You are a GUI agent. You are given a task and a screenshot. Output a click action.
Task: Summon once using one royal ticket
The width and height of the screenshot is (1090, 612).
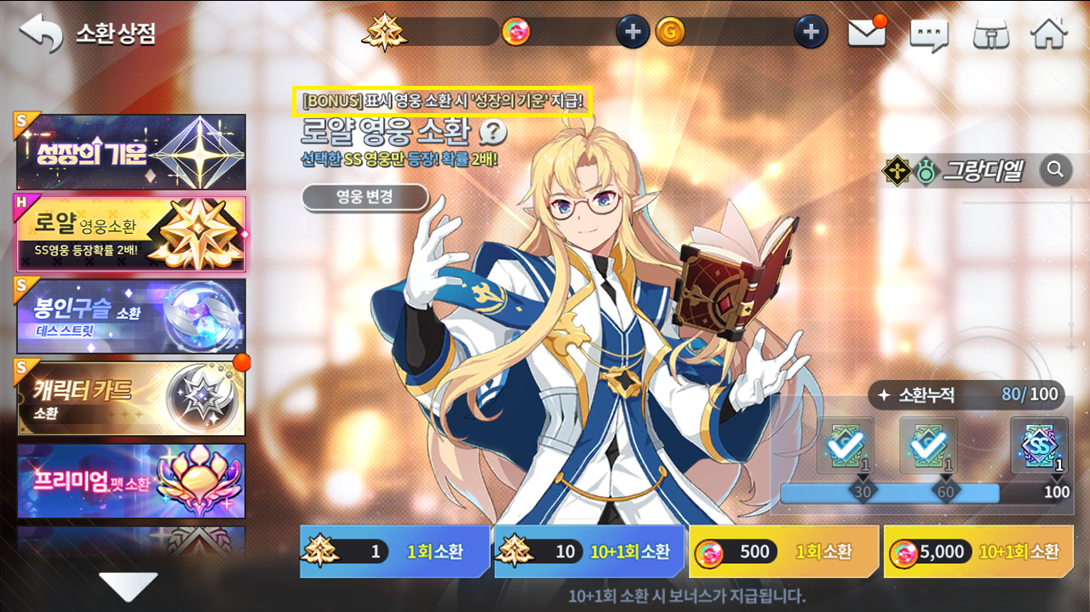[395, 552]
